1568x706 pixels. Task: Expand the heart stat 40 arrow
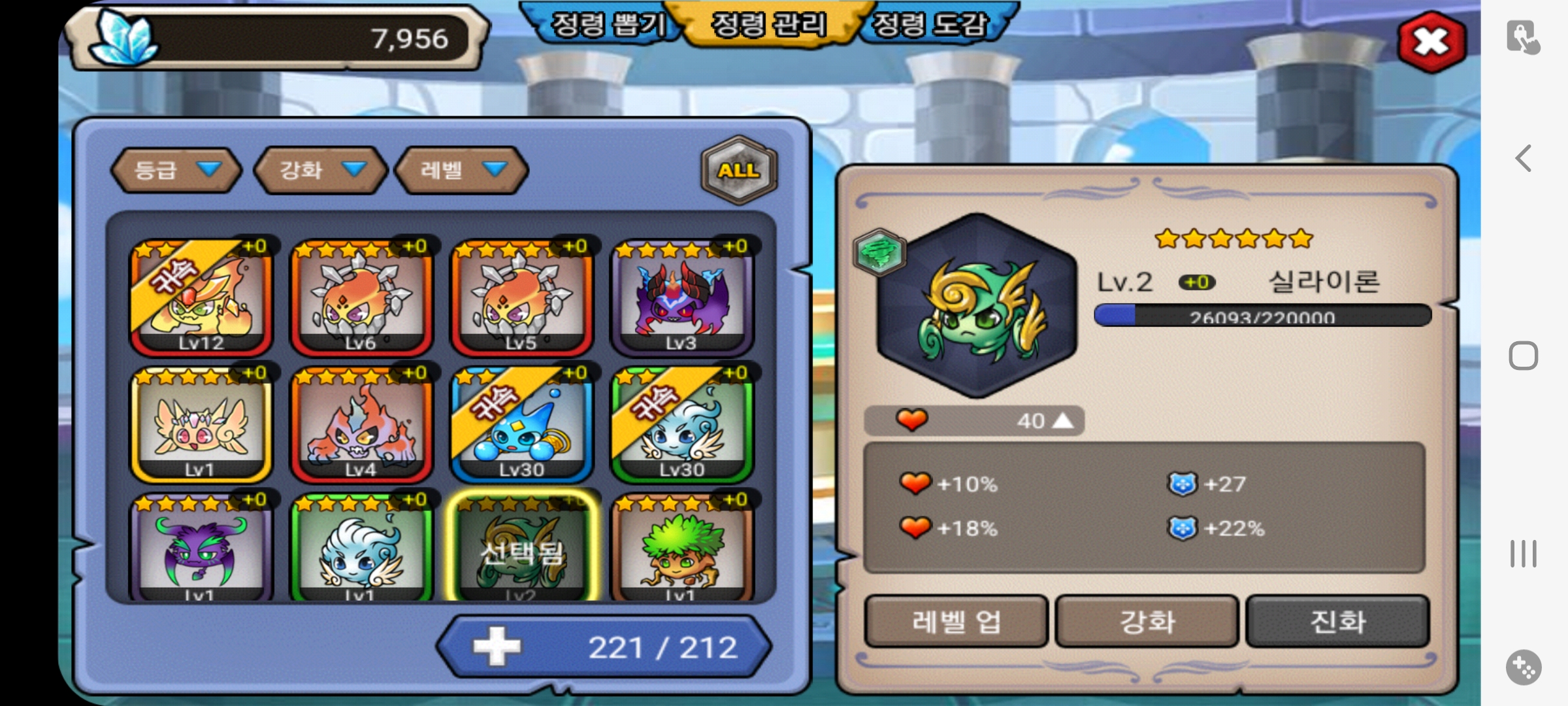pos(1063,420)
